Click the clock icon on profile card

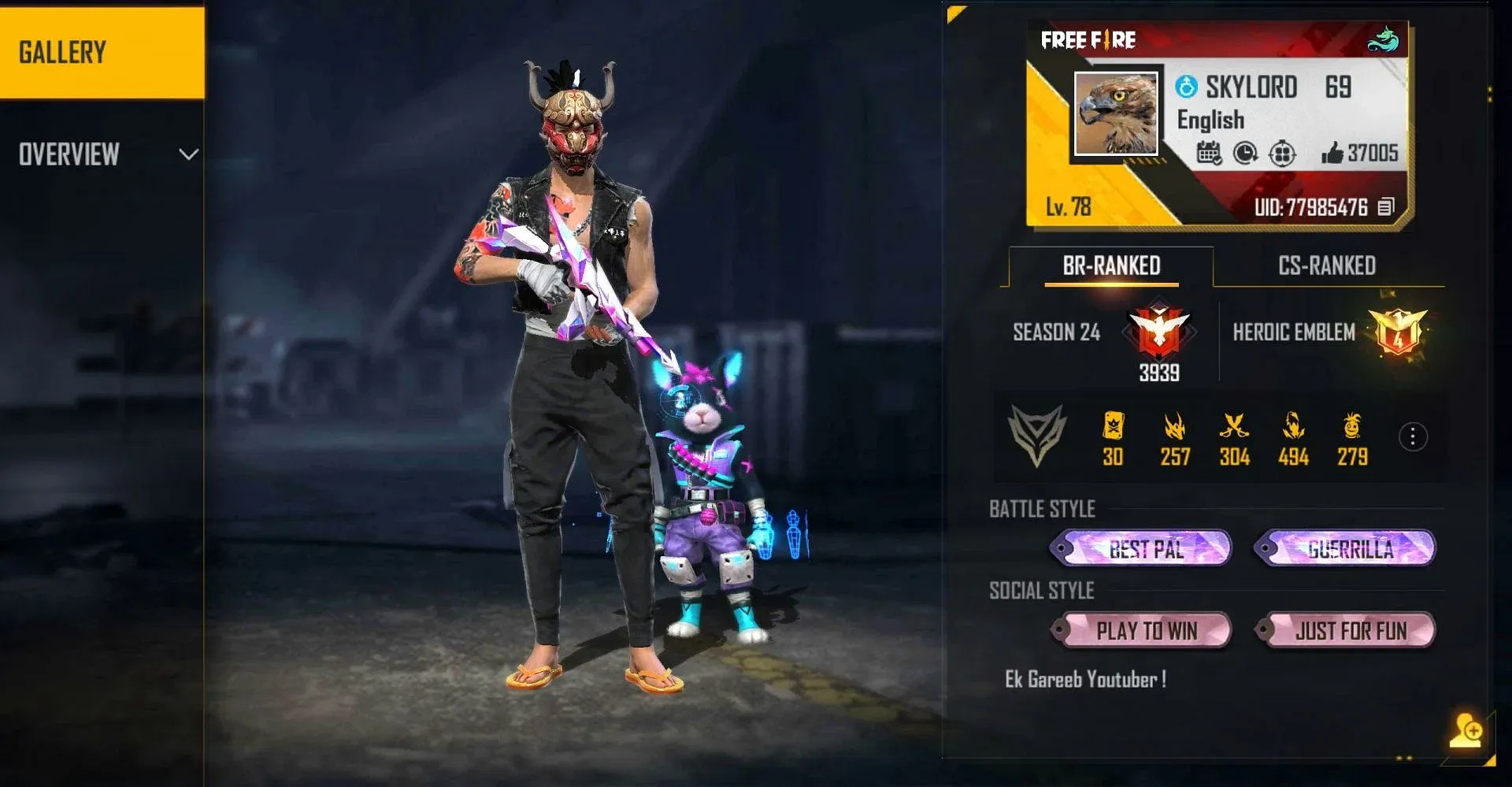[1245, 153]
